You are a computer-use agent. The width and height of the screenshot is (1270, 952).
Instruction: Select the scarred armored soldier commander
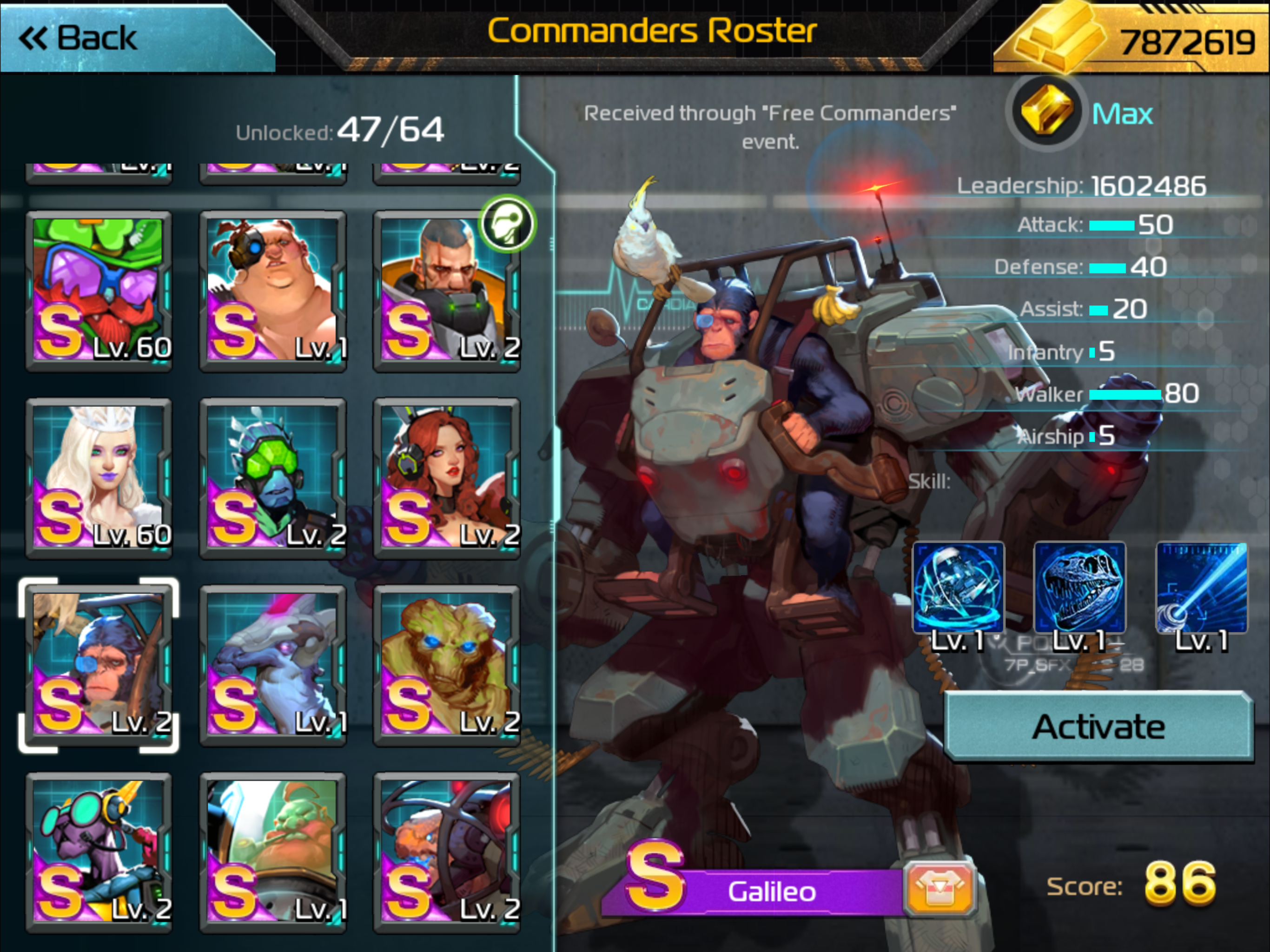pos(446,291)
